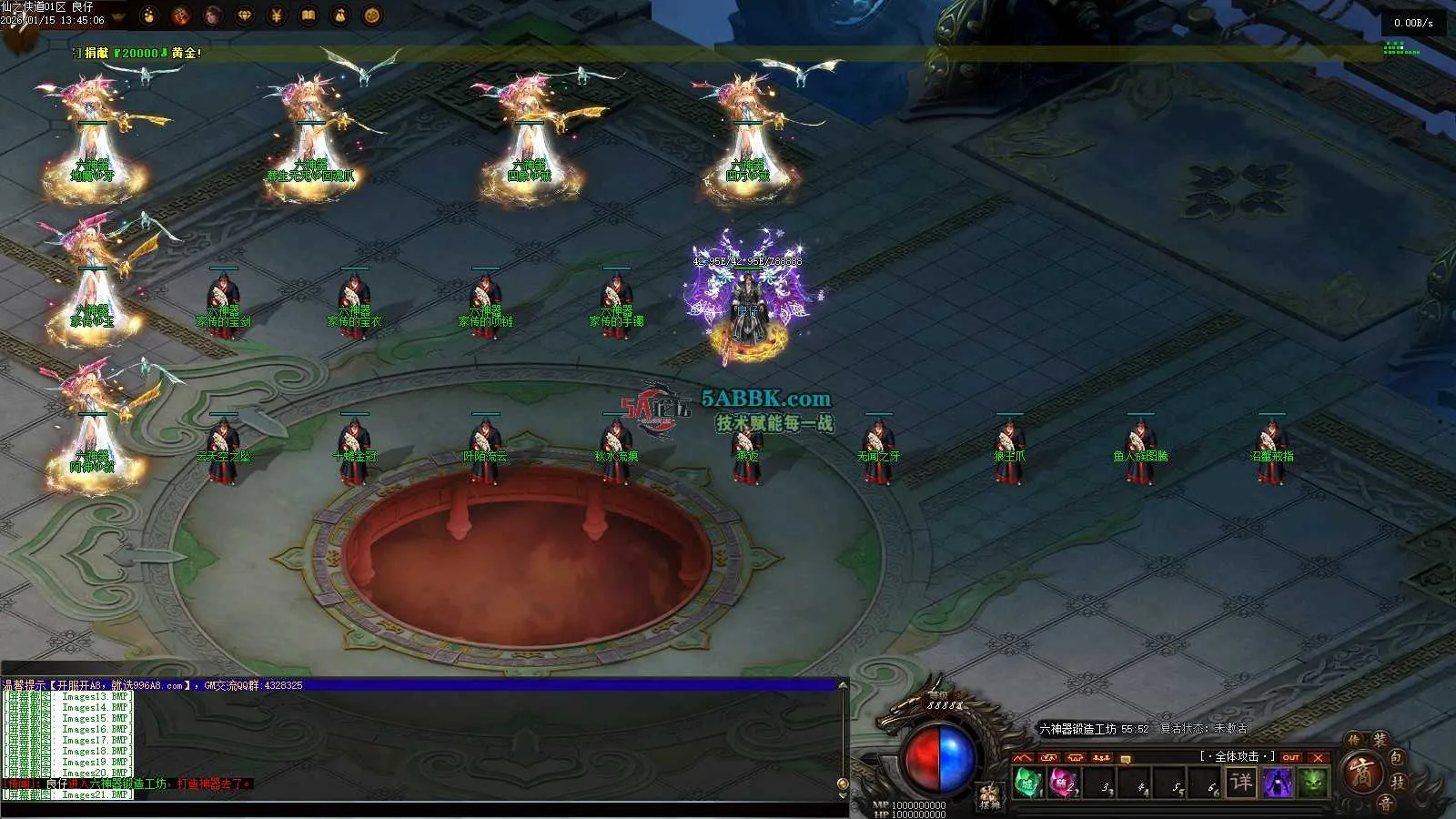Open the golden book icon

tap(308, 15)
